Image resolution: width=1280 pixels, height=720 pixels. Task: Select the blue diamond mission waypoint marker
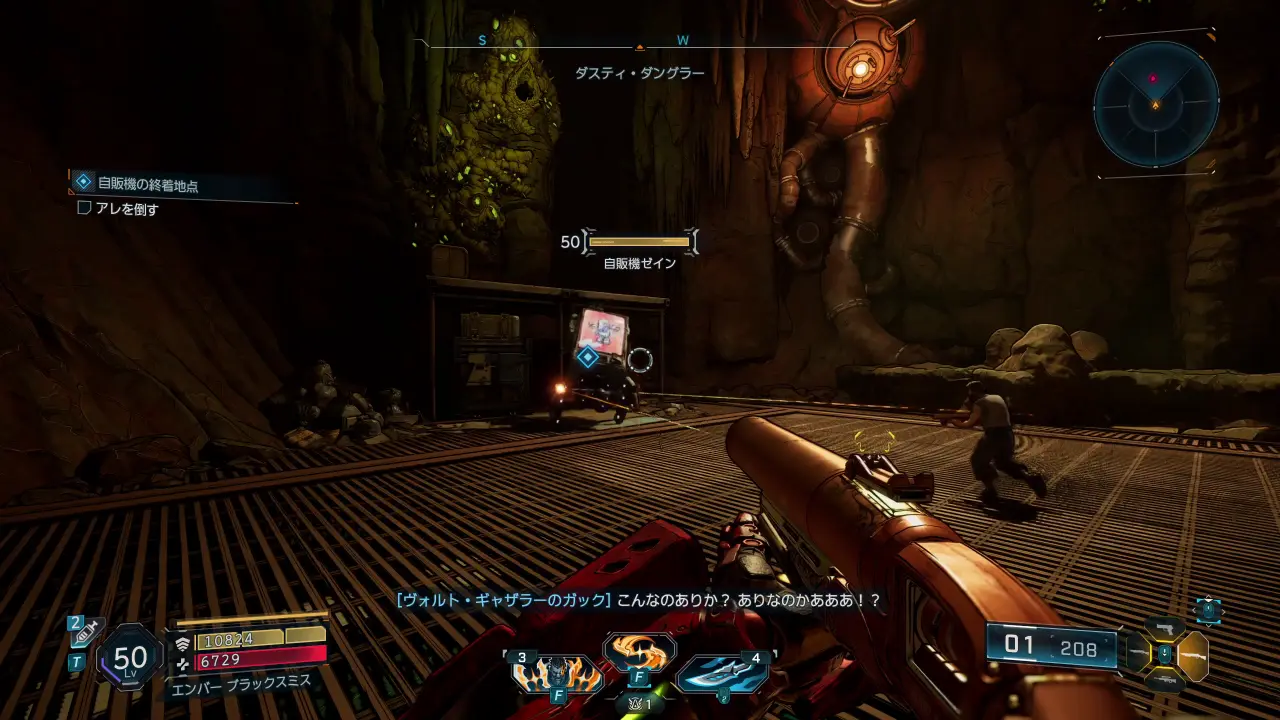(x=588, y=356)
